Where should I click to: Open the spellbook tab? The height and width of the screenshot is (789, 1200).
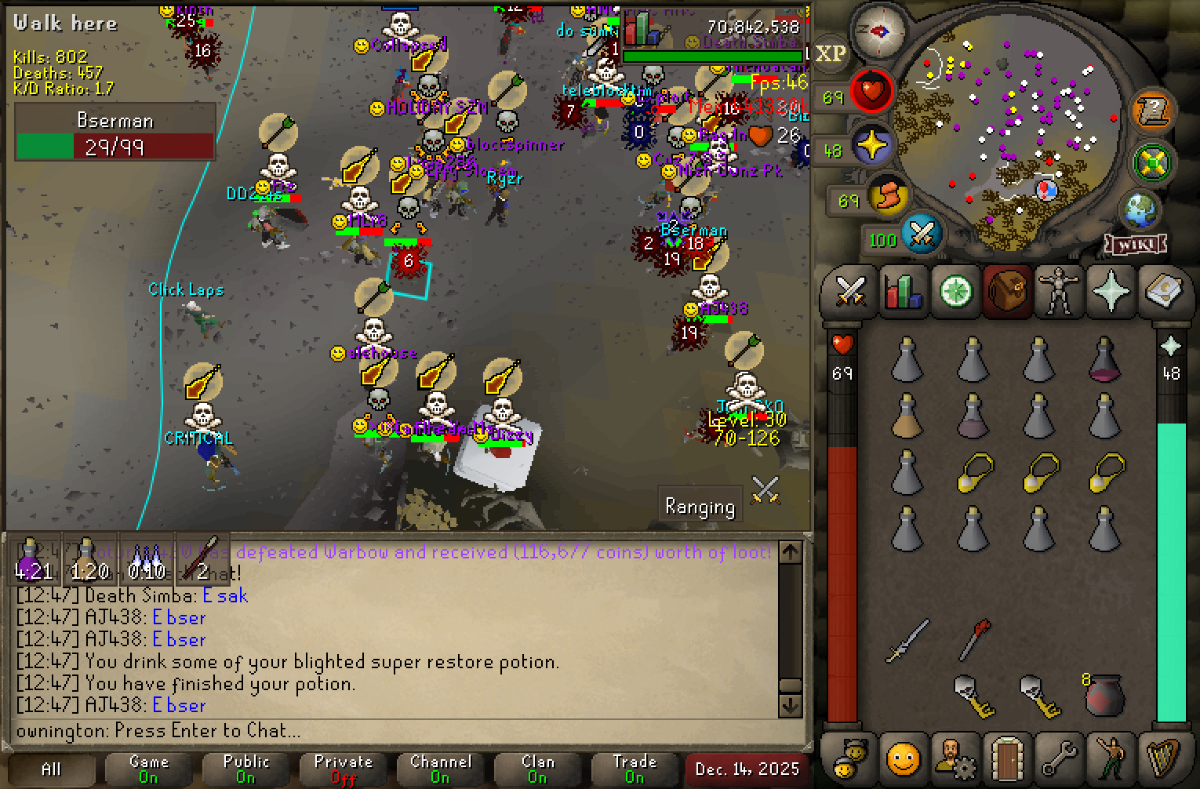pos(1163,292)
